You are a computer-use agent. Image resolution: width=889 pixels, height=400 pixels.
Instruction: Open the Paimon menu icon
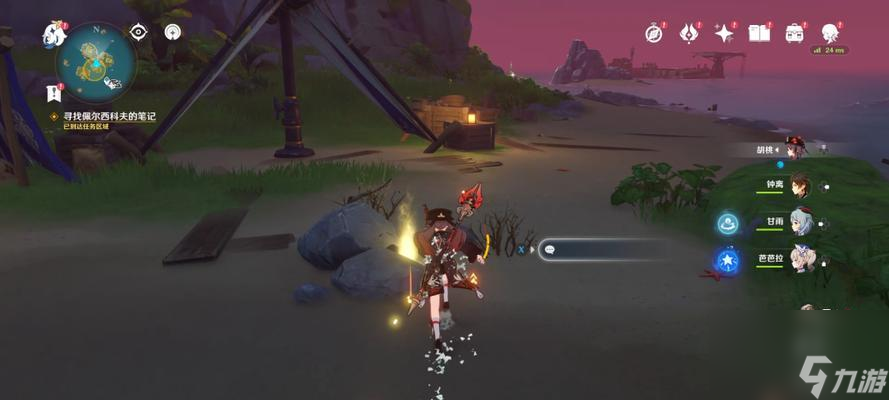point(53,35)
